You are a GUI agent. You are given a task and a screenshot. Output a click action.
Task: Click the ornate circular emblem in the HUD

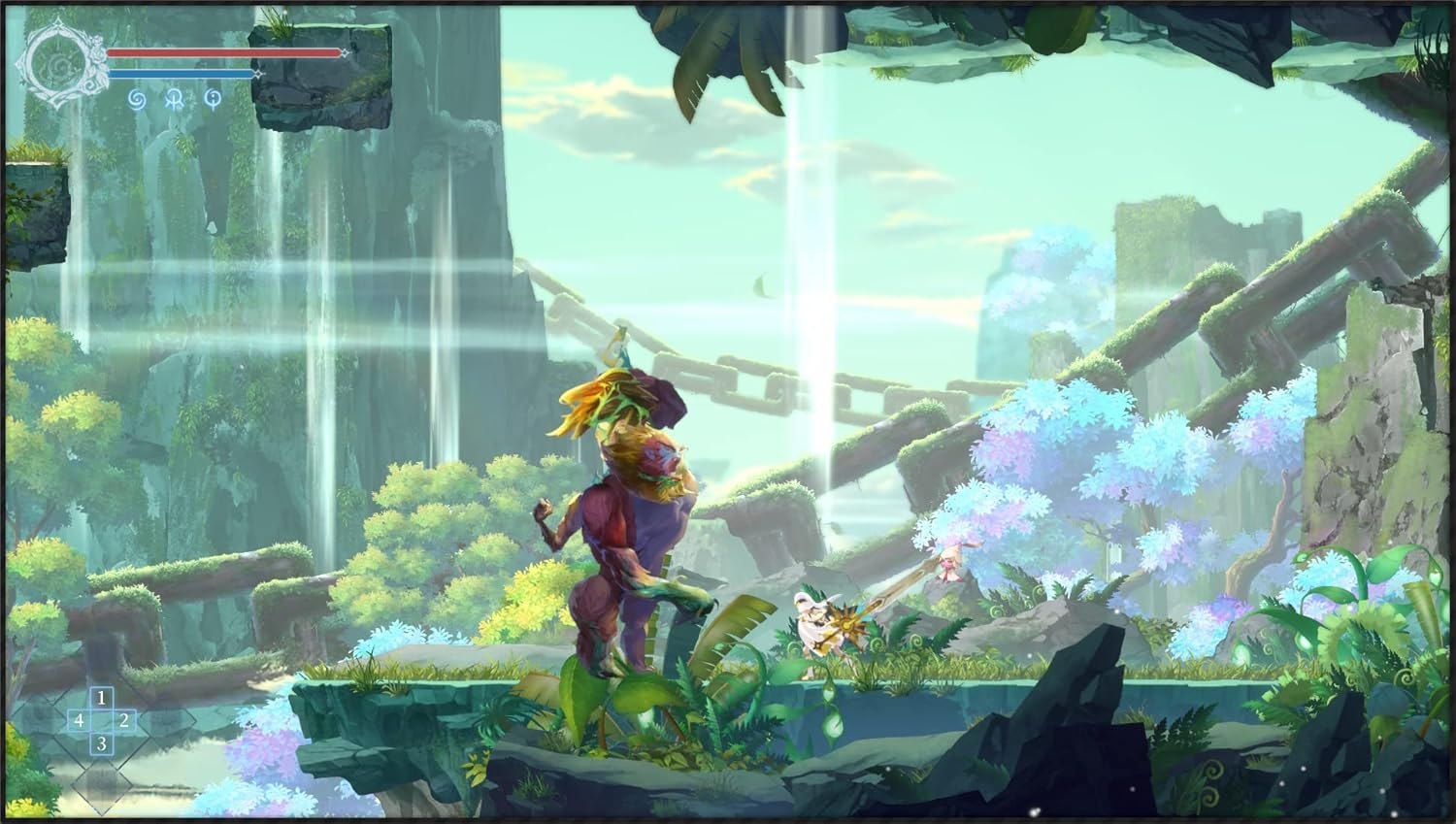click(x=58, y=62)
